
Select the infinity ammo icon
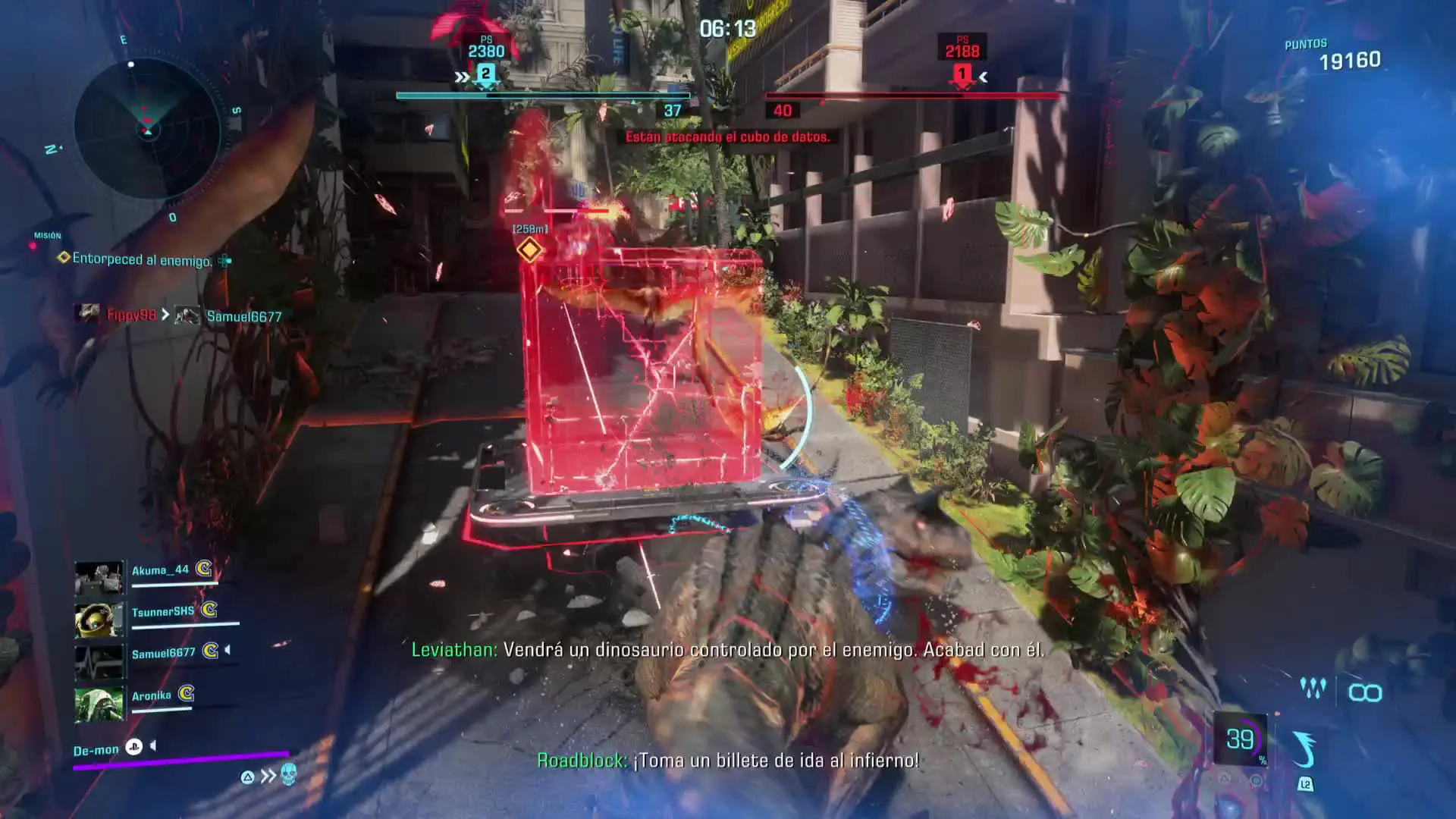[1365, 692]
